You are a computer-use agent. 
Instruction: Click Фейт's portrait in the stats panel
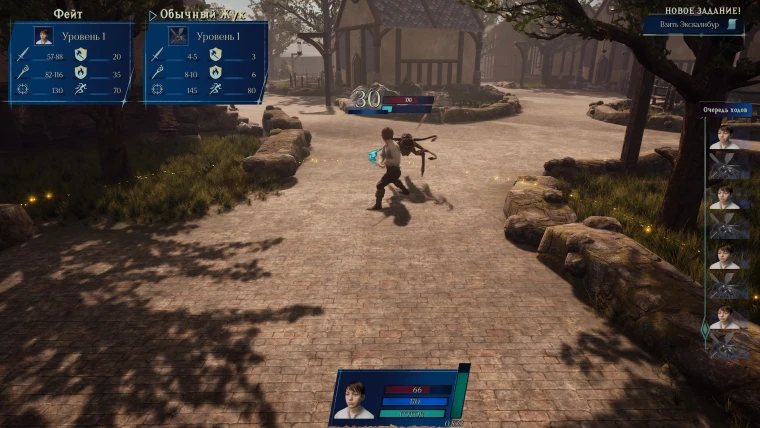(44, 36)
